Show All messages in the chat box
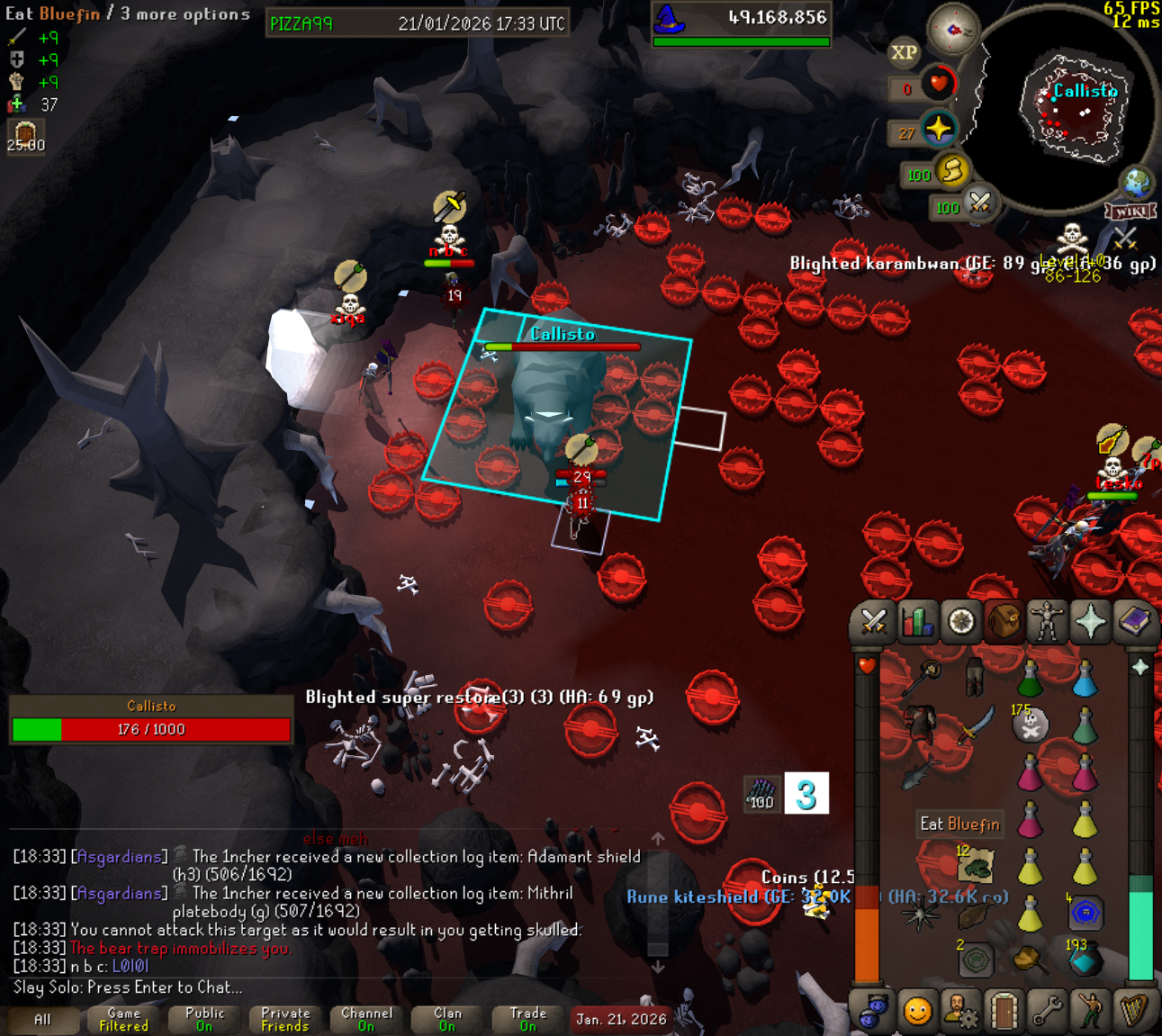 click(42, 1020)
